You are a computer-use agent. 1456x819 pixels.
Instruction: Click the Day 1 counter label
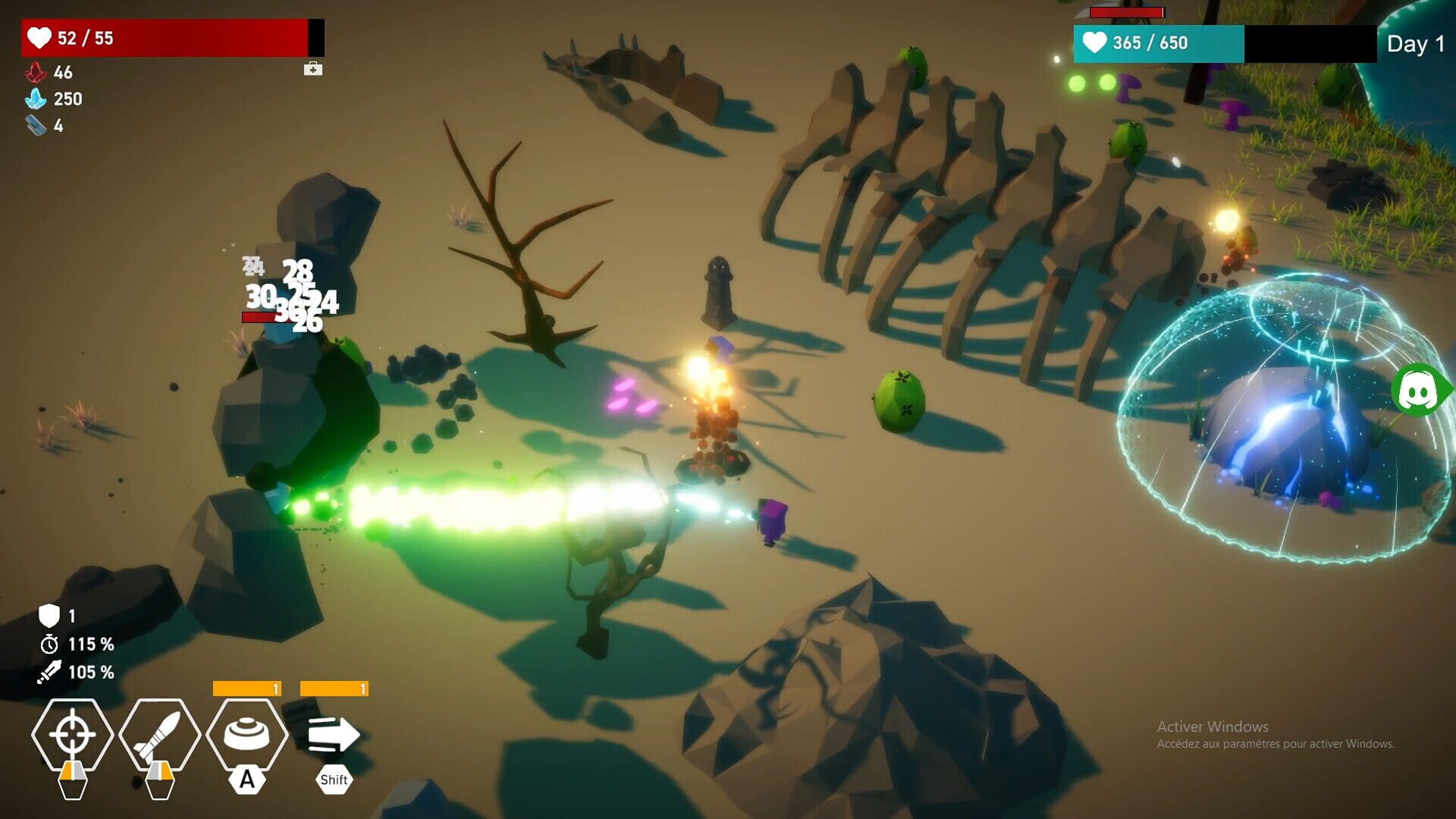pyautogui.click(x=1415, y=43)
